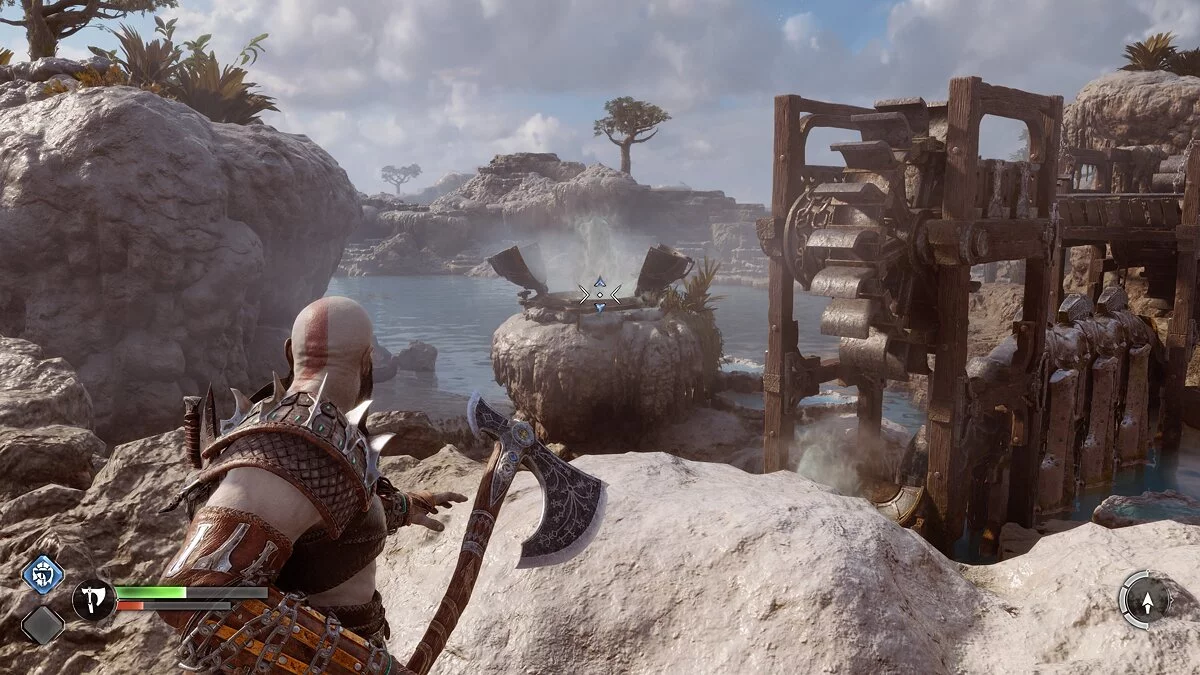Image resolution: width=1200 pixels, height=675 pixels.
Task: Click the Leviathan Axe weapon icon
Action: coord(93,599)
